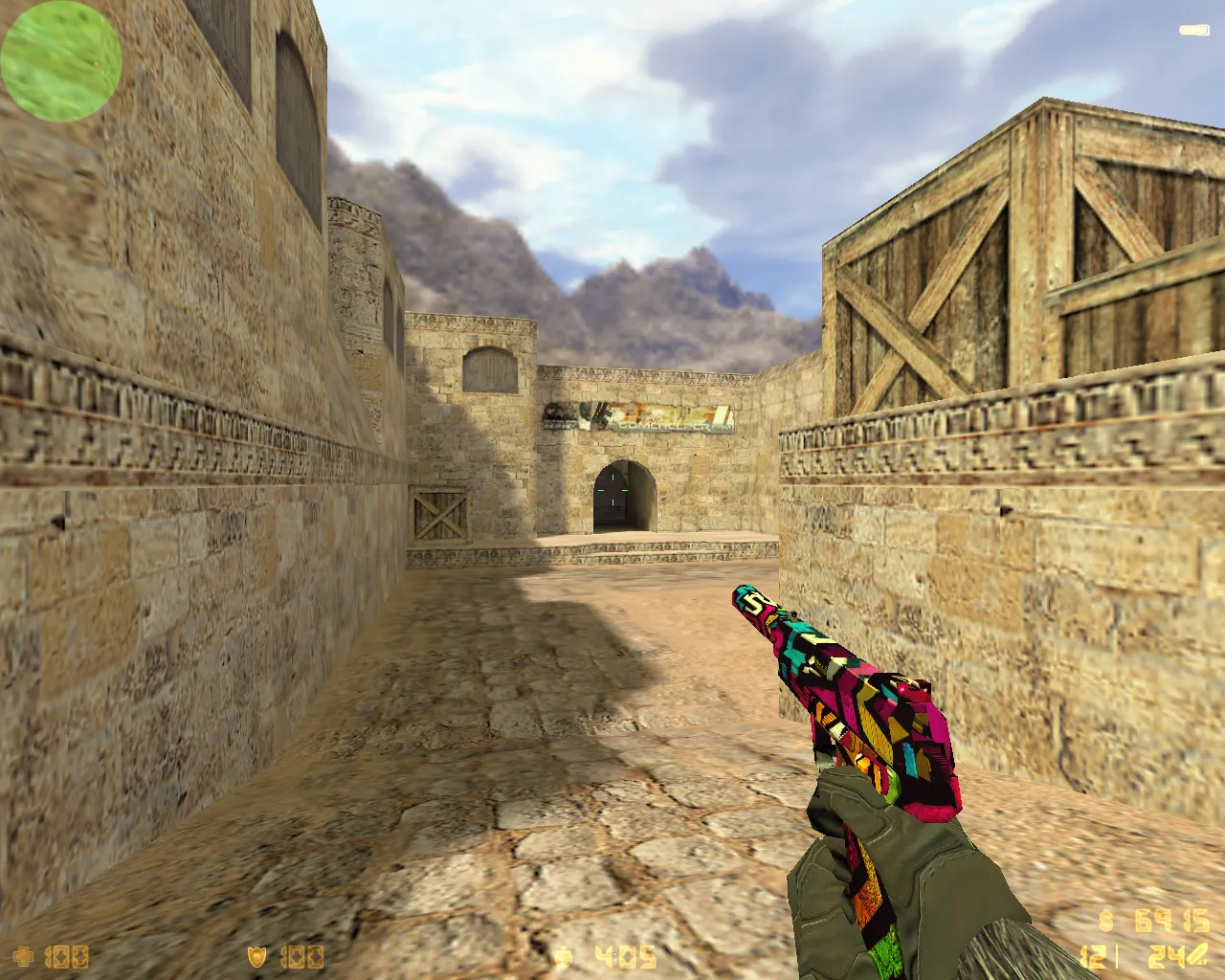Click the health cross icon
The height and width of the screenshot is (980, 1225).
click(x=23, y=955)
